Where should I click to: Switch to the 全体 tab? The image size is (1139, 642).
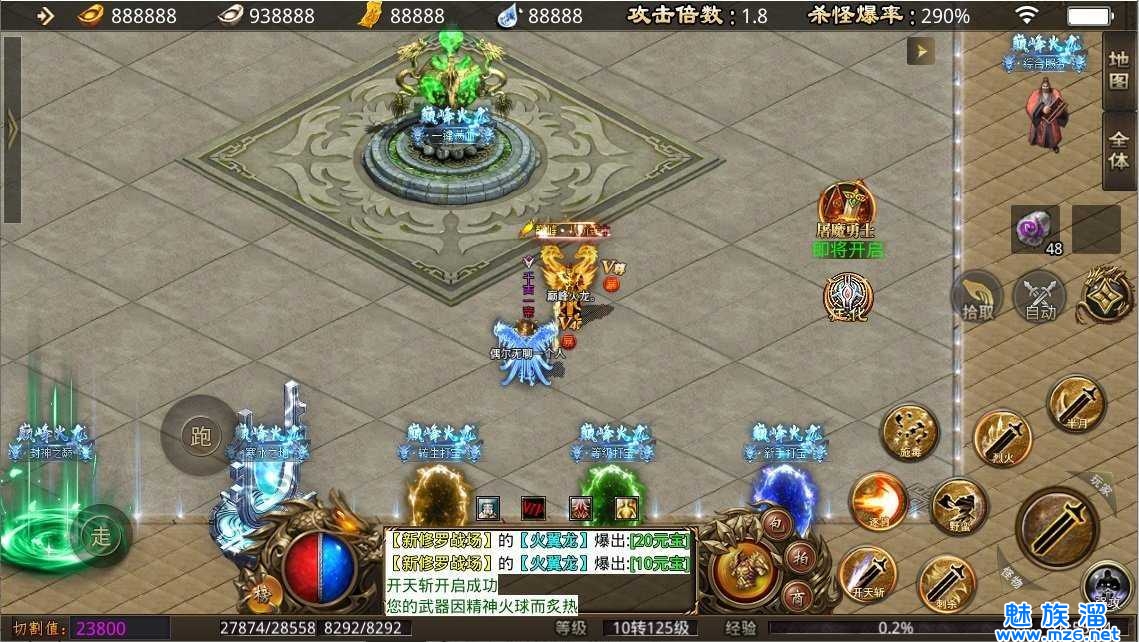pyautogui.click(x=1118, y=147)
